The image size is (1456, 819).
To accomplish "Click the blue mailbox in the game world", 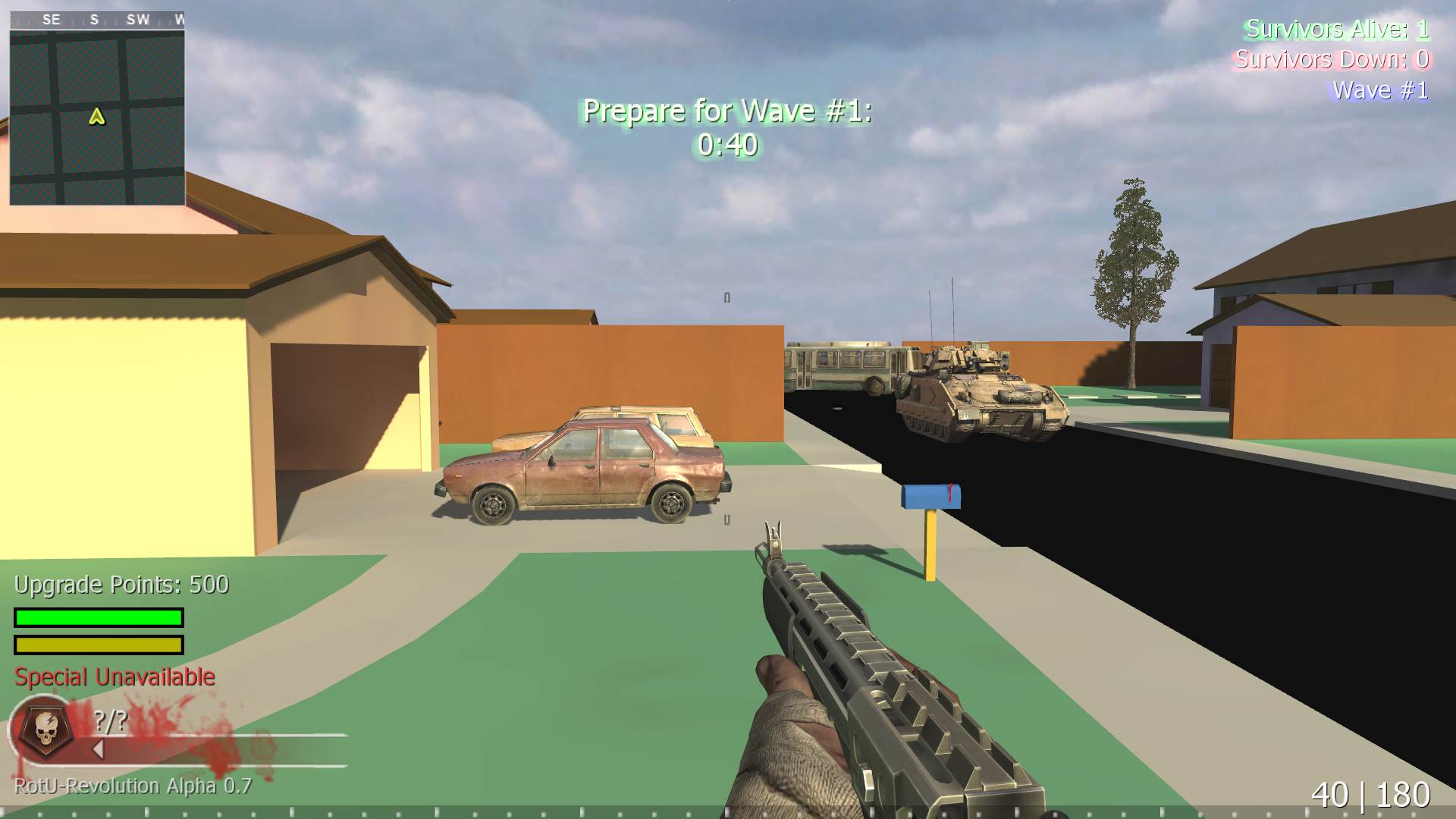I will (930, 497).
